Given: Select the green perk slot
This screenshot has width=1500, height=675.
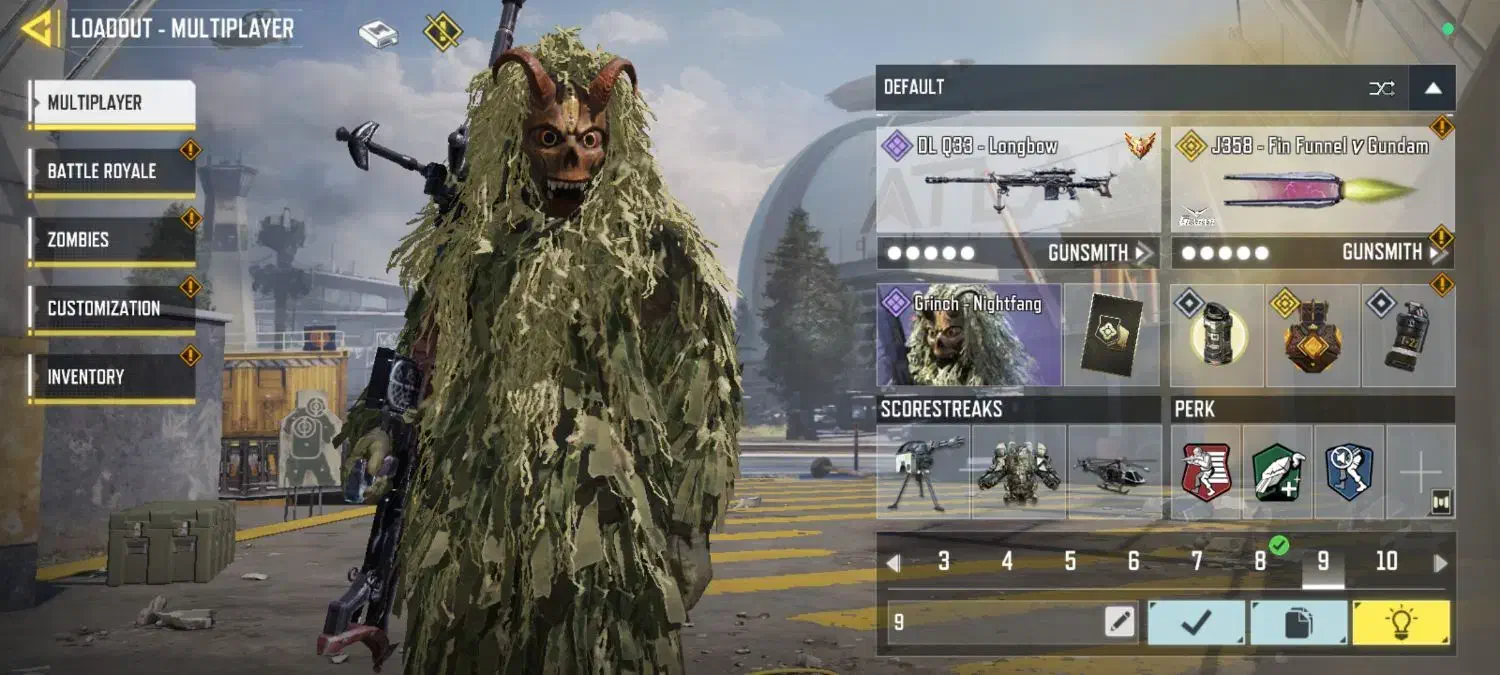Looking at the screenshot, I should [1276, 472].
